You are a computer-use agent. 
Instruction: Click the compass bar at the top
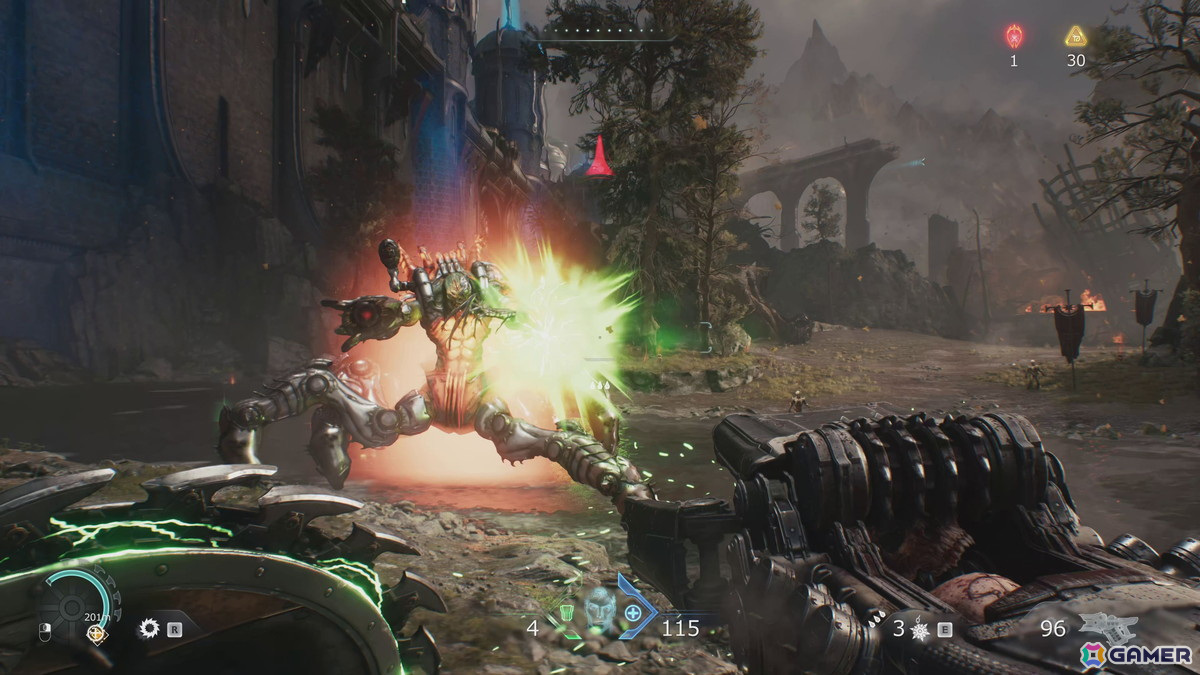(607, 34)
